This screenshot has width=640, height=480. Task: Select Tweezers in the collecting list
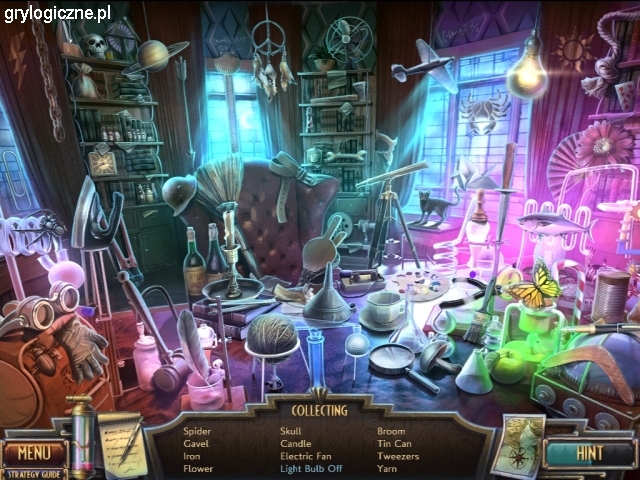pyautogui.click(x=397, y=456)
